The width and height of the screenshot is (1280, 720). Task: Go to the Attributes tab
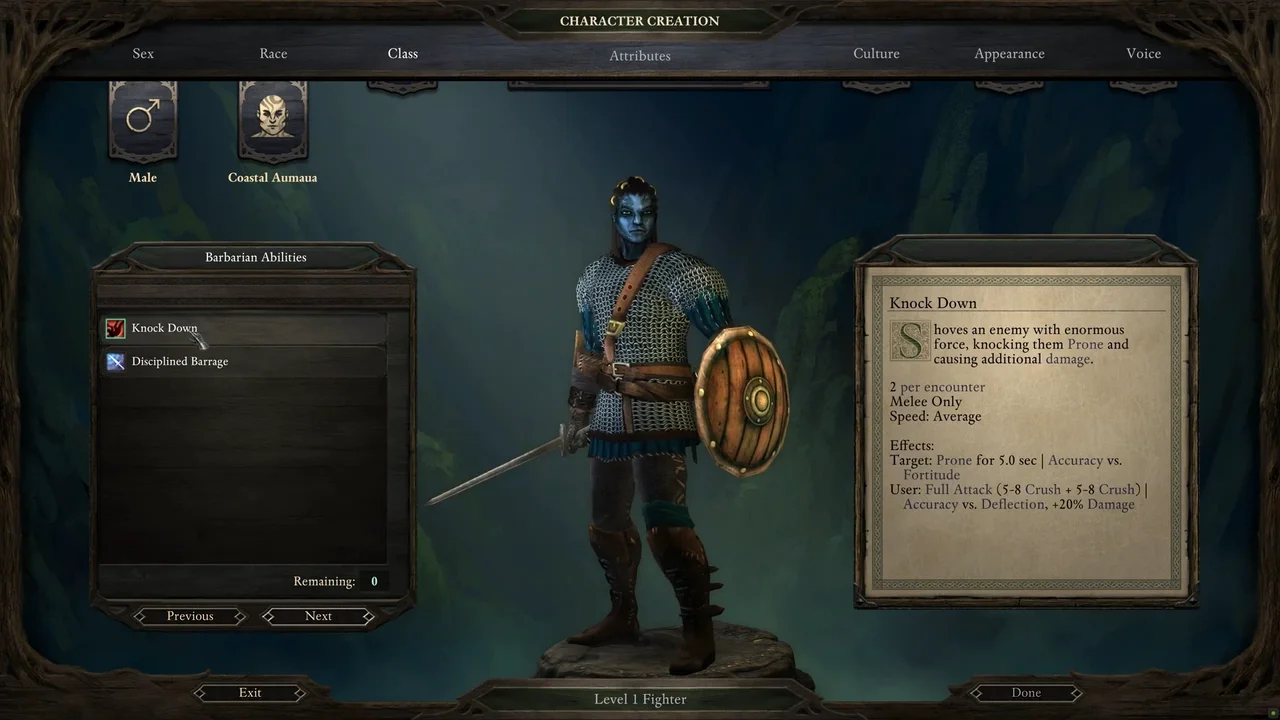click(x=640, y=56)
